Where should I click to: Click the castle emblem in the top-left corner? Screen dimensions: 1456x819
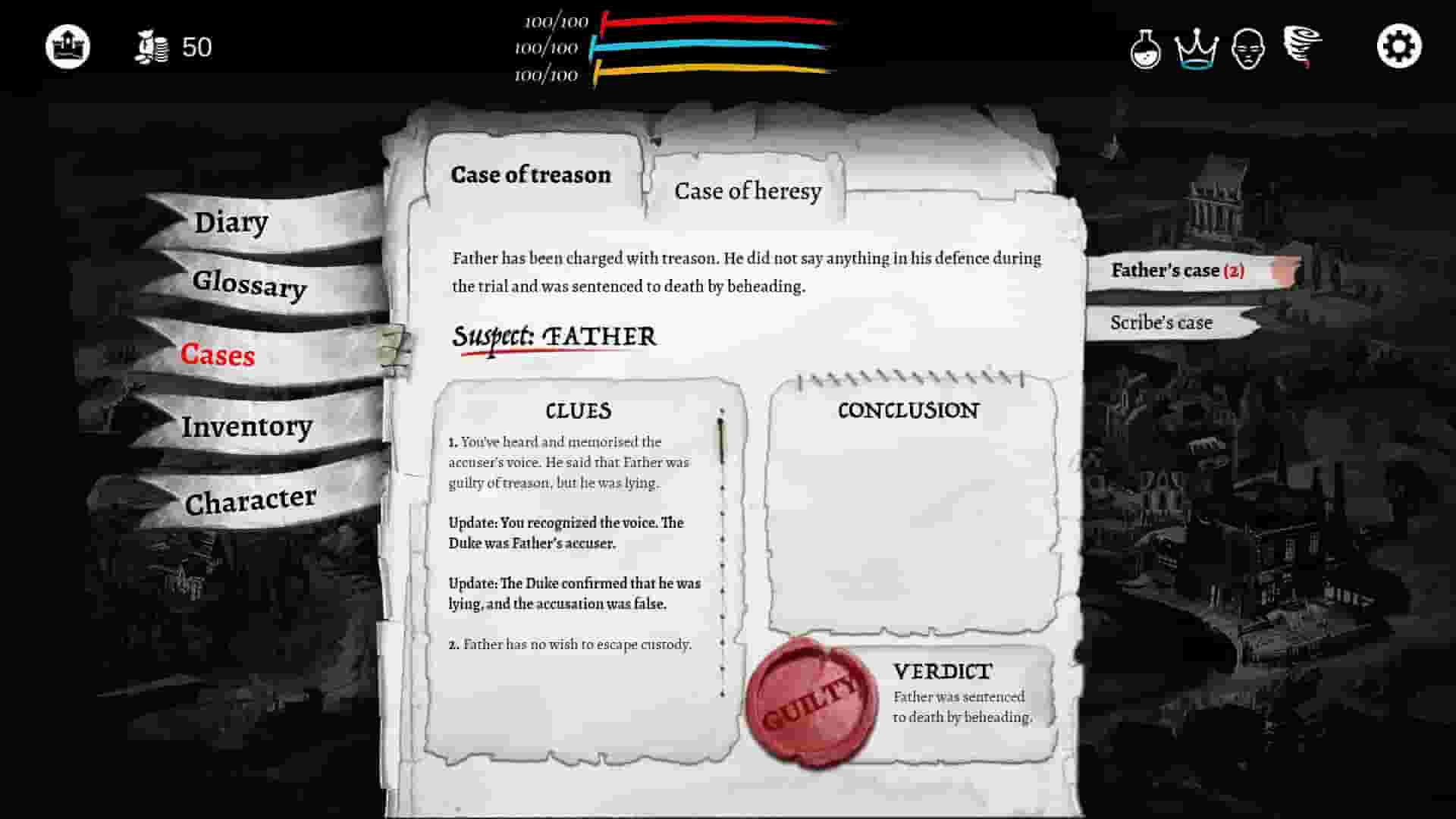pos(68,45)
